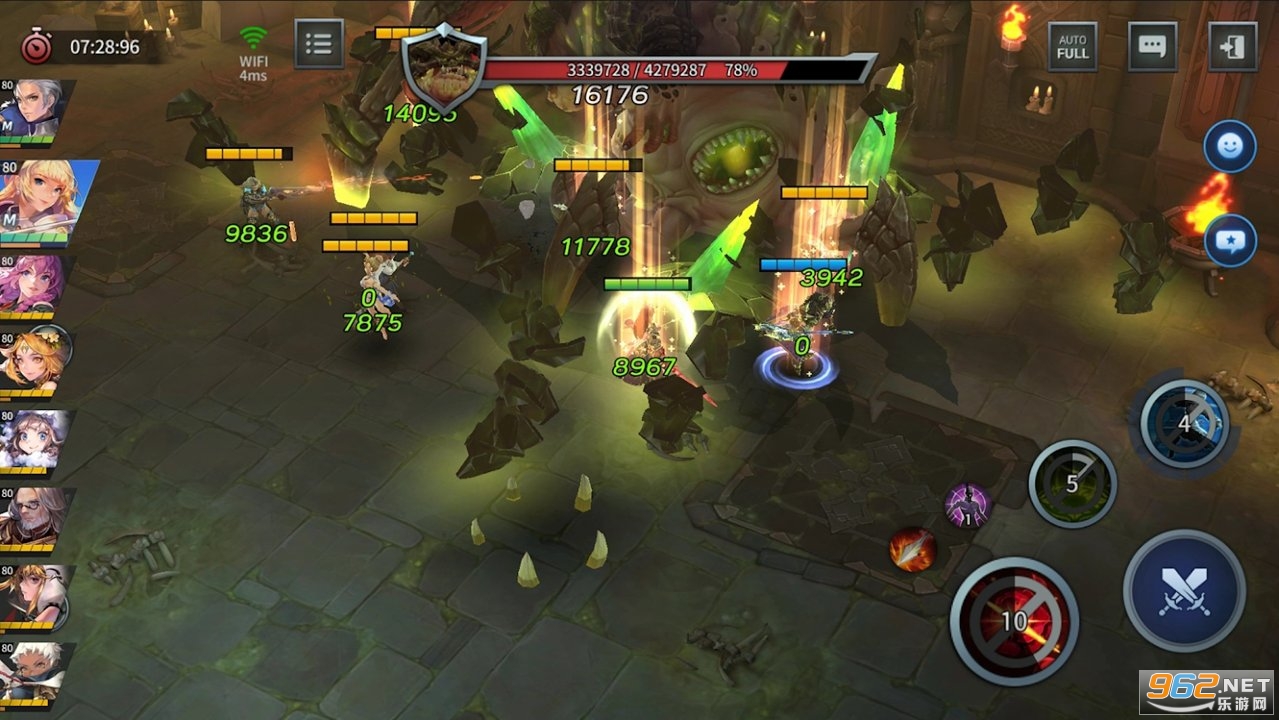This screenshot has width=1279, height=720.
Task: Select the silver-haired man party portrait
Action: click(34, 110)
